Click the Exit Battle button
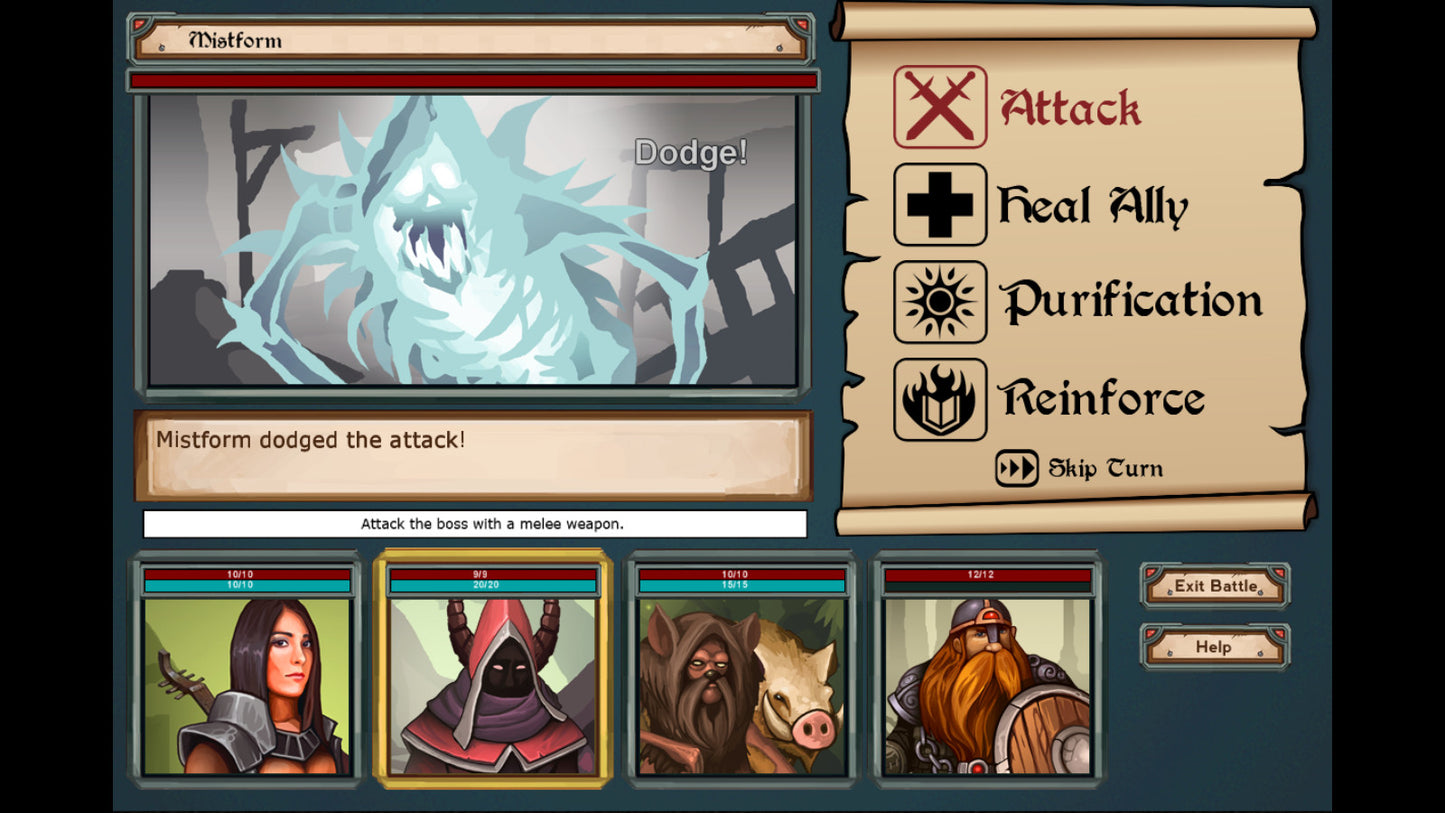 click(x=1213, y=586)
